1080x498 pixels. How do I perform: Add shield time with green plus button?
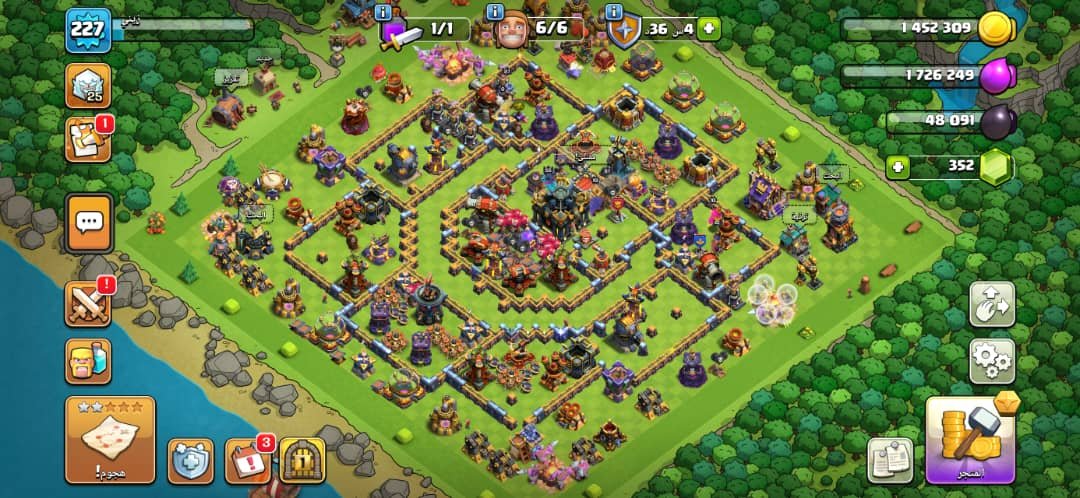[709, 29]
